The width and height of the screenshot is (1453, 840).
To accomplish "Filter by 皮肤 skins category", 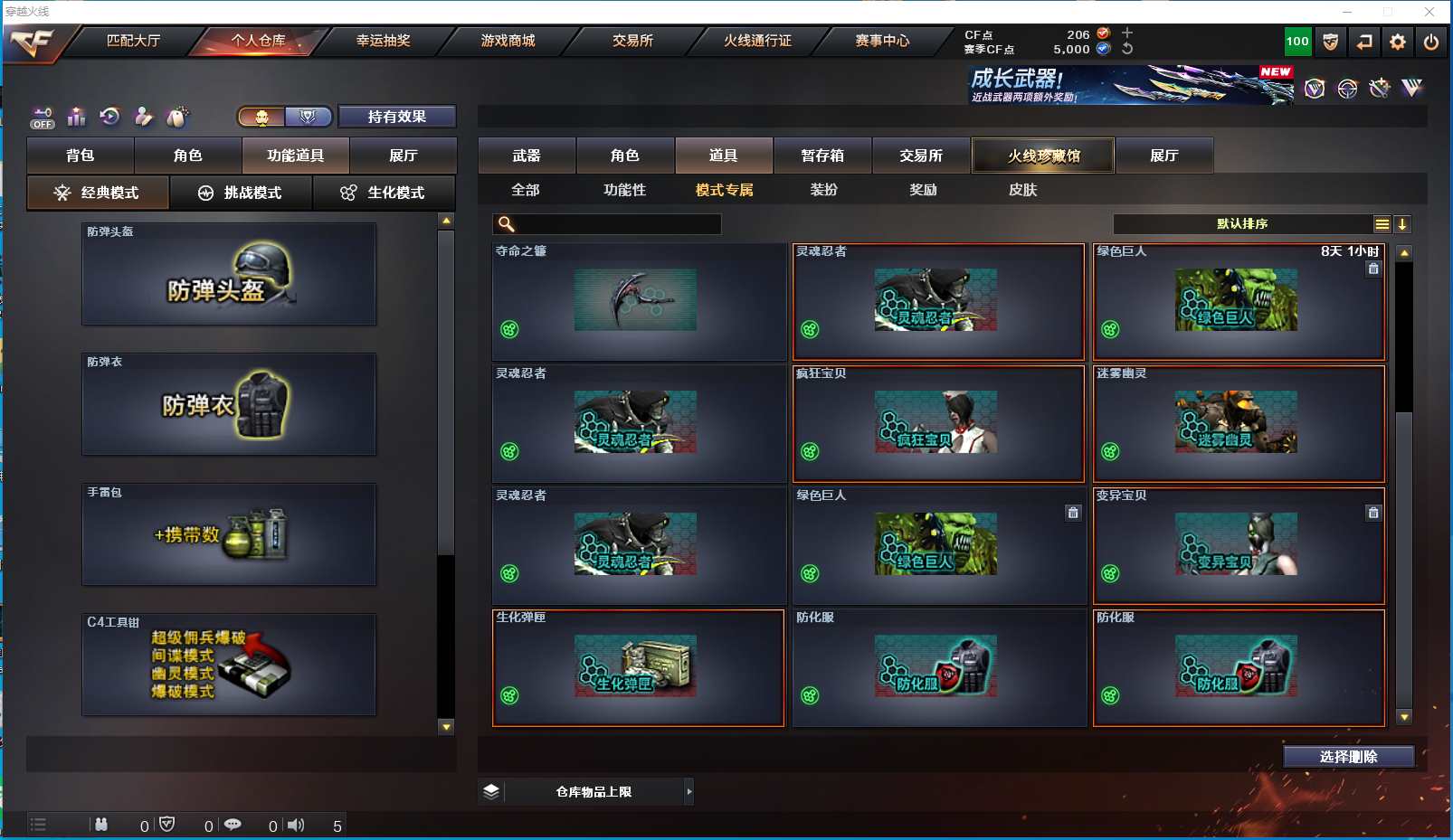I will [x=1022, y=190].
